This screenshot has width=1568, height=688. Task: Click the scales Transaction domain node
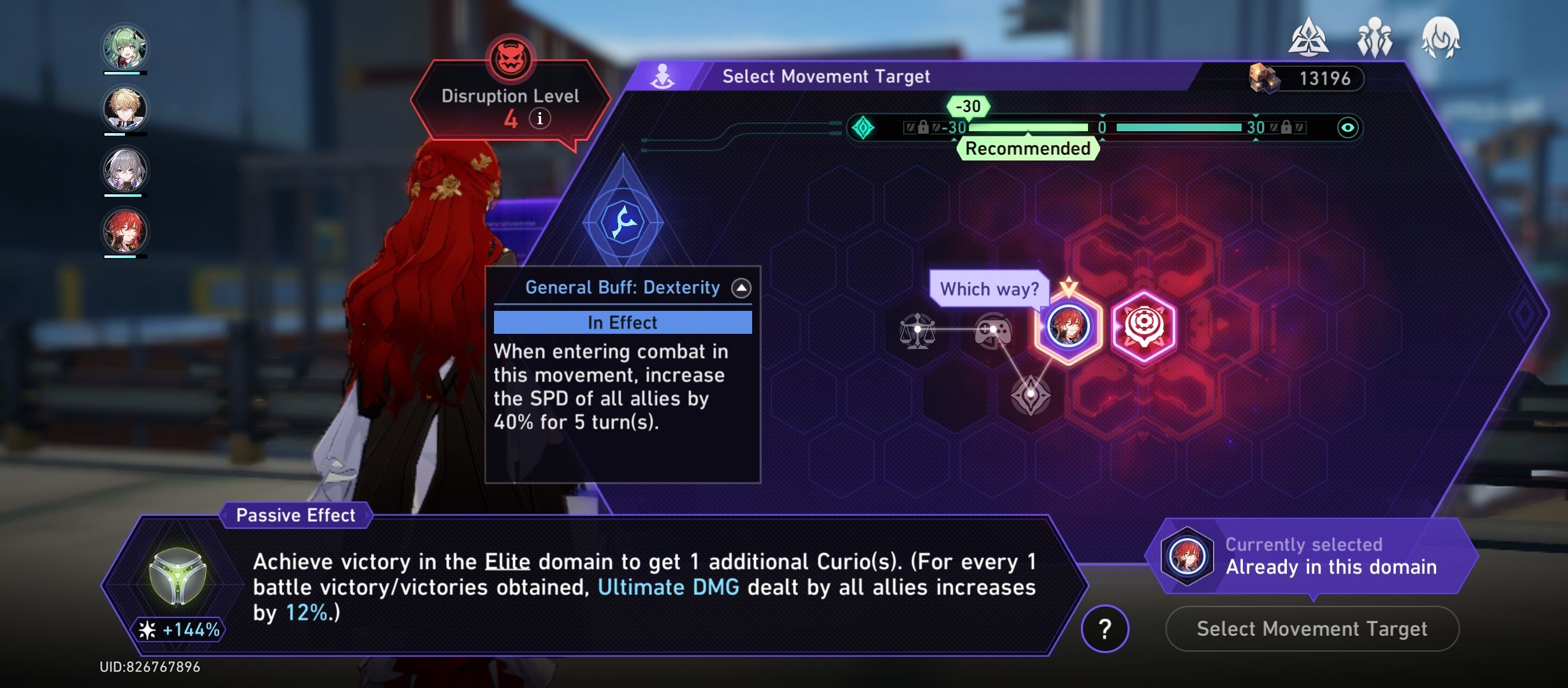[919, 331]
